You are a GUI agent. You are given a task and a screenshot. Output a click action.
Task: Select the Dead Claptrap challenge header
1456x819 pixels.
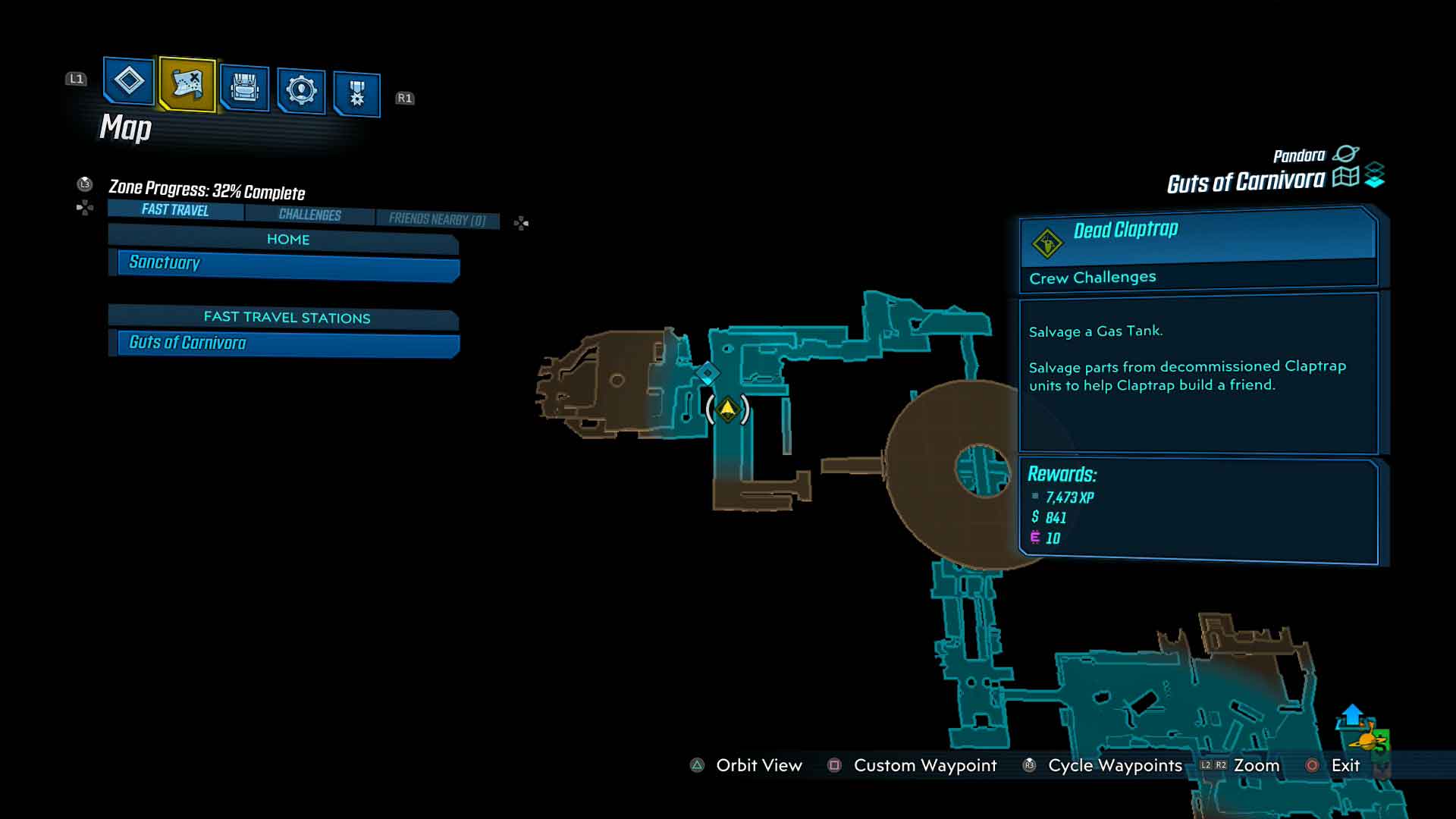(x=1198, y=235)
